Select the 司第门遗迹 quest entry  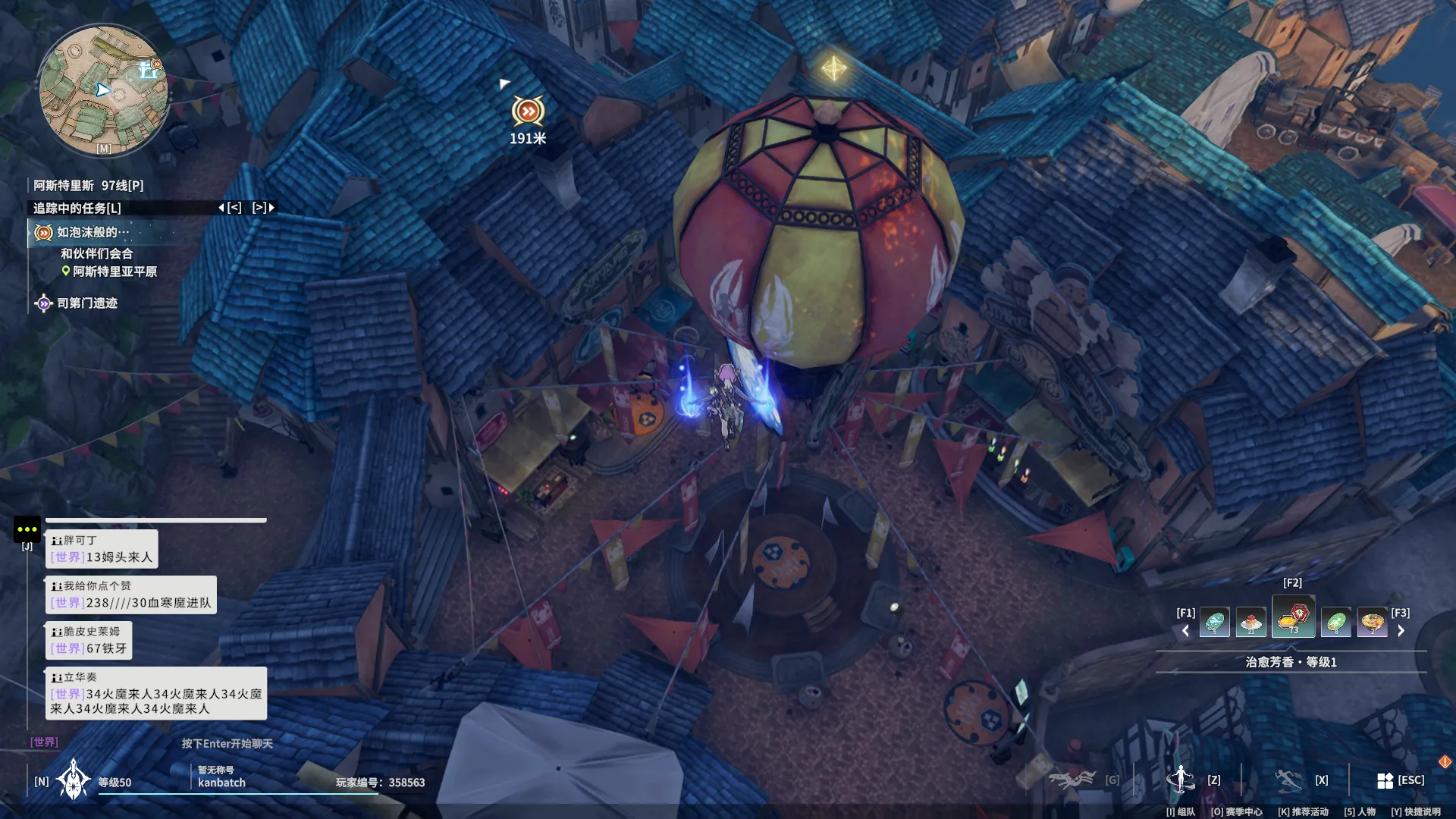tap(86, 303)
